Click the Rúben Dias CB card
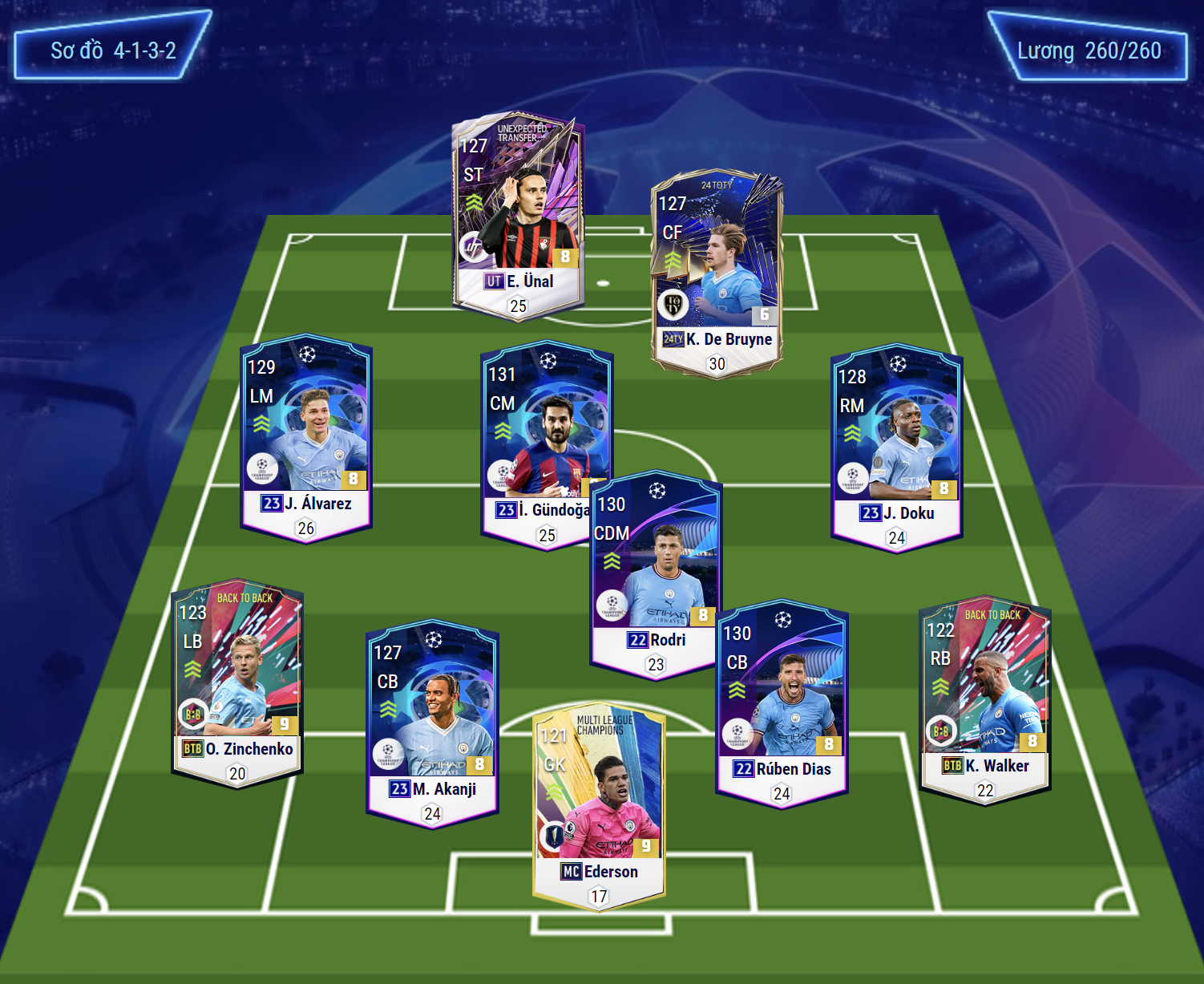The width and height of the screenshot is (1204, 984). tap(781, 703)
